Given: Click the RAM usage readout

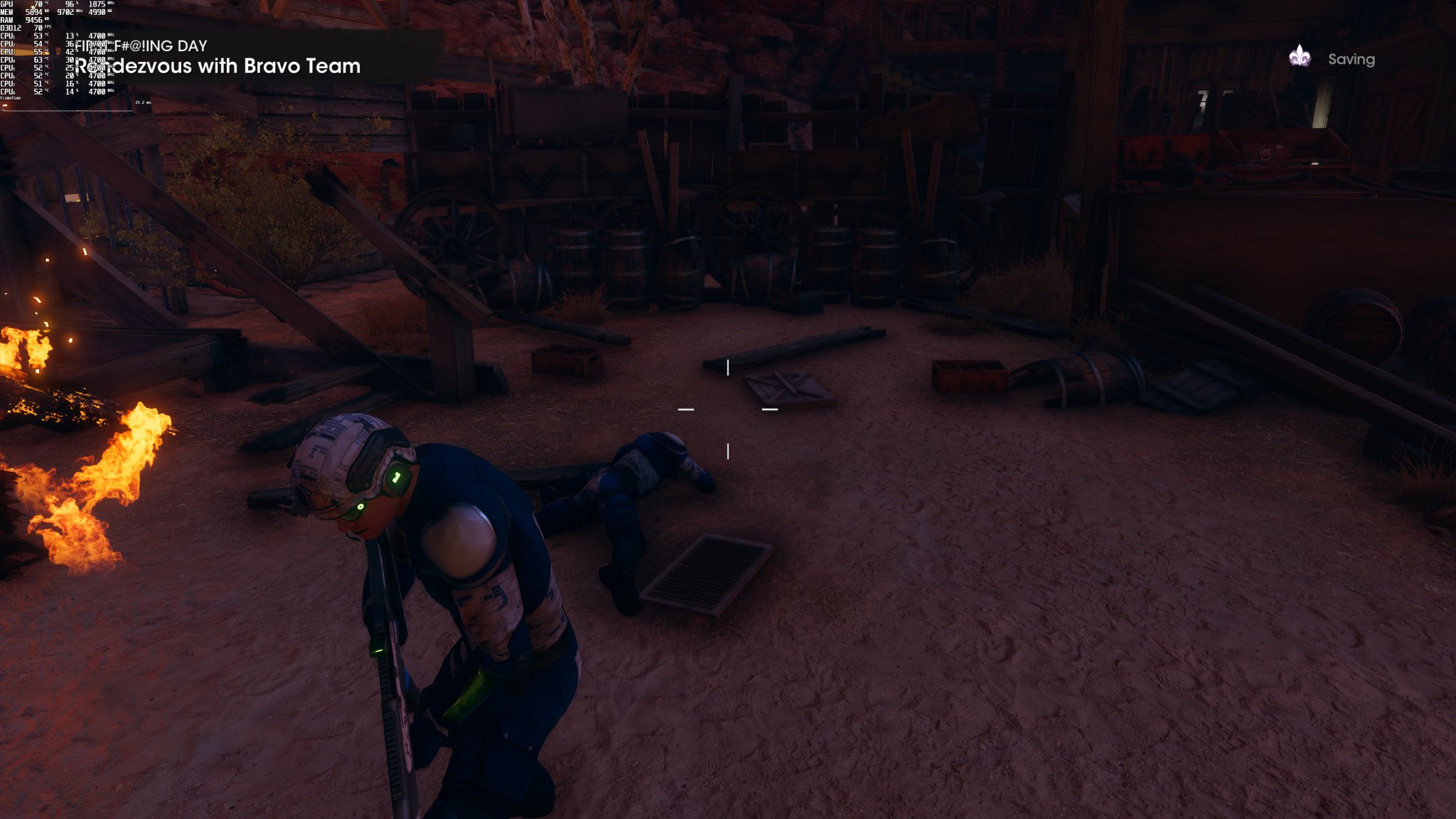Looking at the screenshot, I should (34, 20).
